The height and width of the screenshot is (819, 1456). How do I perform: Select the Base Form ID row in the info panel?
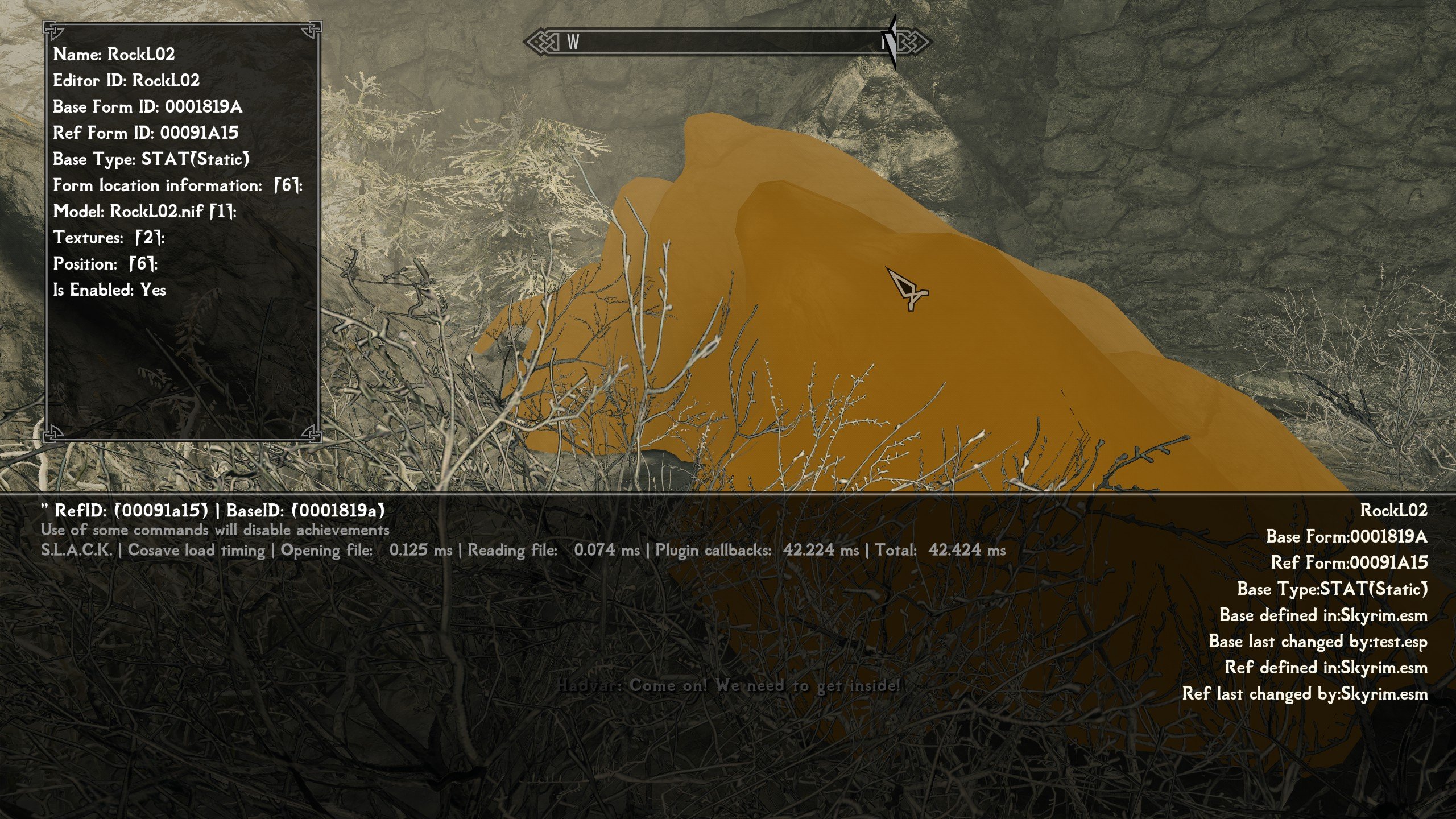(147, 107)
